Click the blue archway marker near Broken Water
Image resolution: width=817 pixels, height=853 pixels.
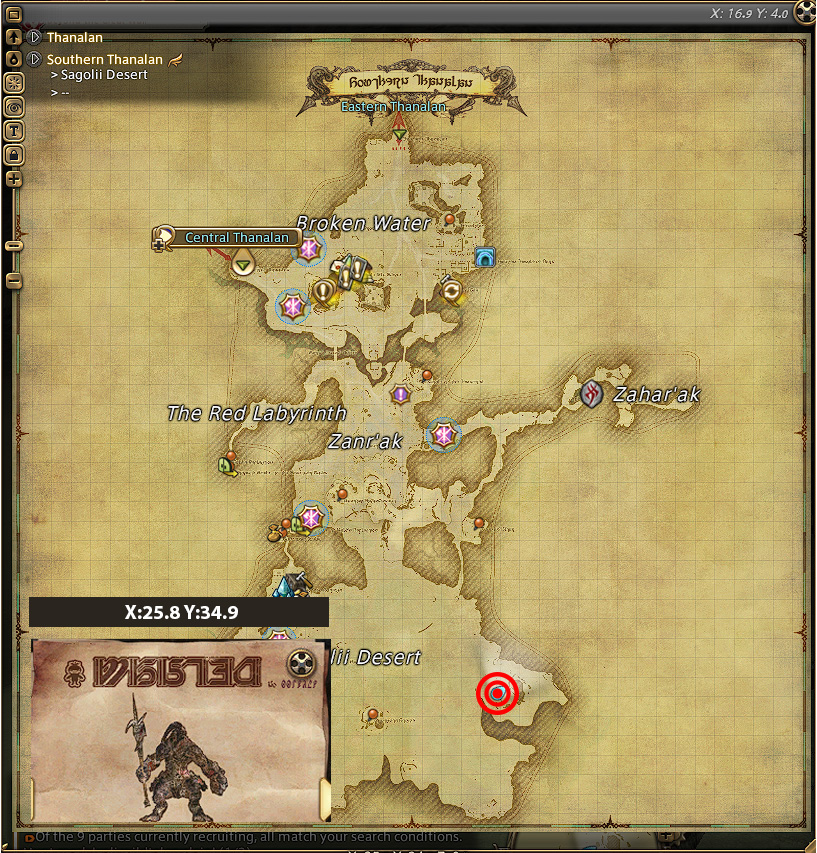point(485,258)
